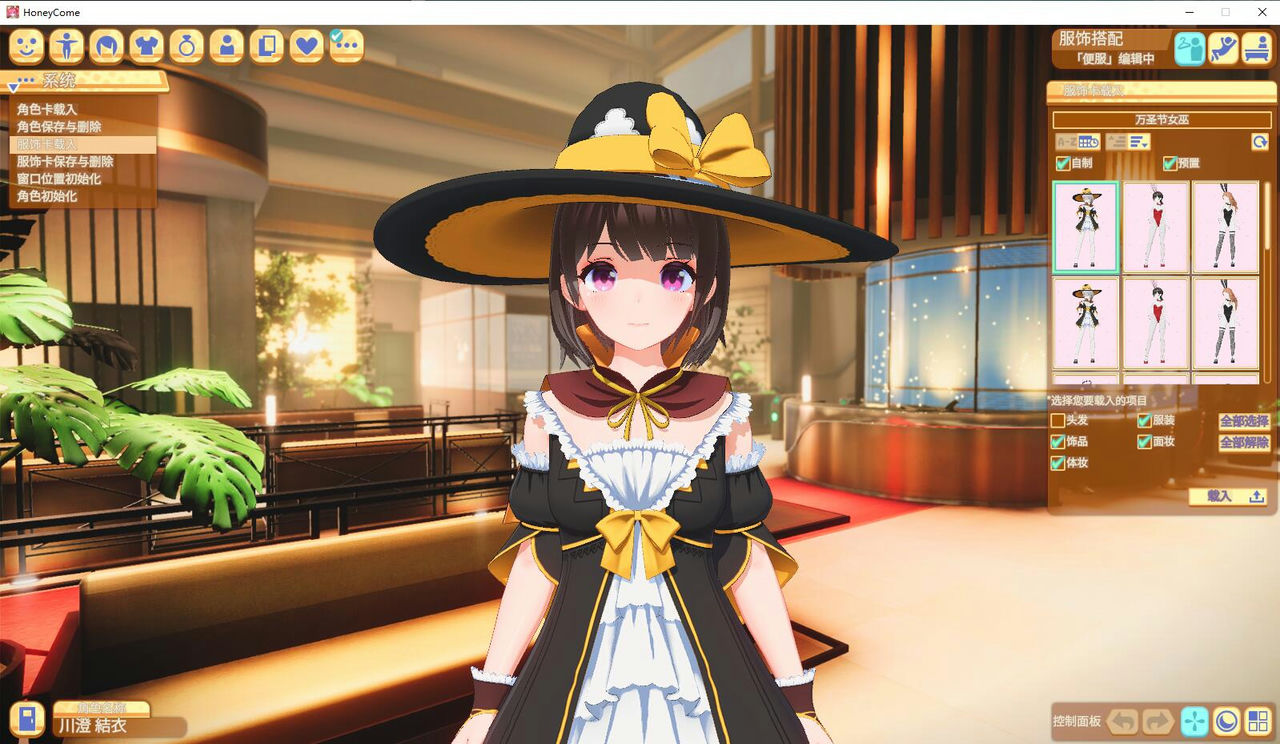
Task: Enable the 头发 checkbox
Action: (1058, 420)
